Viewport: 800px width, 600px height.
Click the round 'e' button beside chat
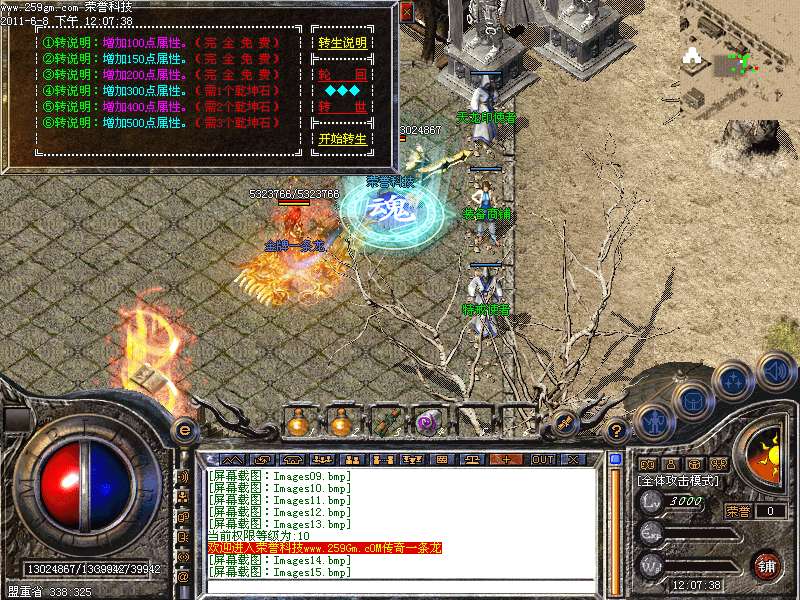(x=184, y=430)
